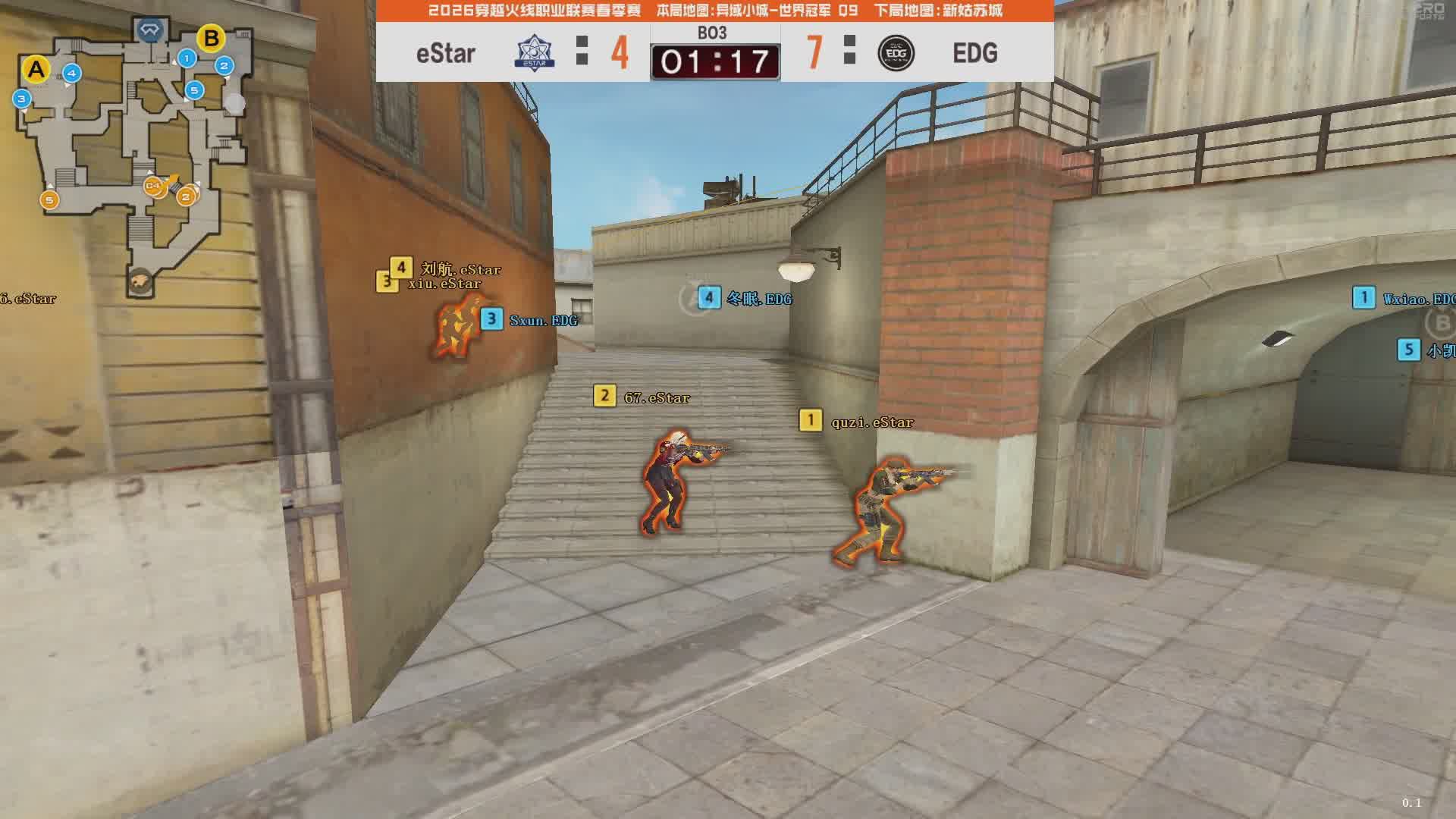Screen dimensions: 1456x819
Task: Click the EDG team logo on scoreboard
Action: (x=896, y=53)
